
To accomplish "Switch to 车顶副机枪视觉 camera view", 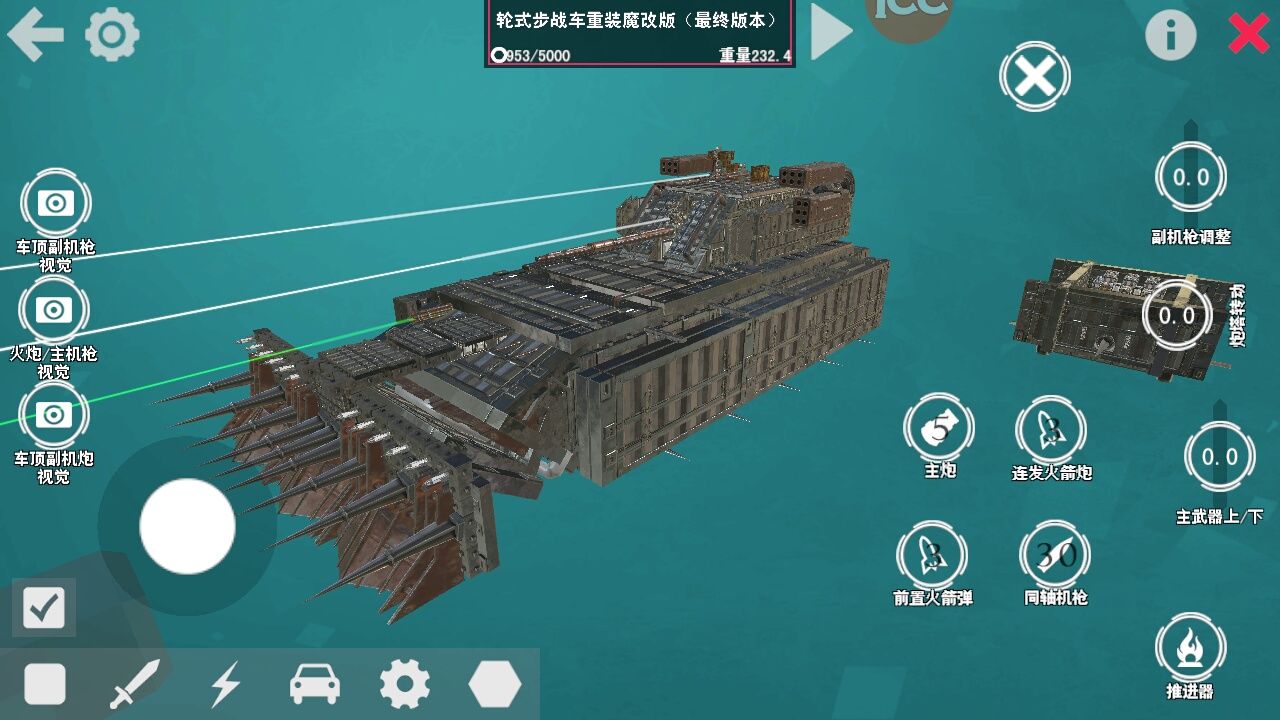I will [55, 203].
